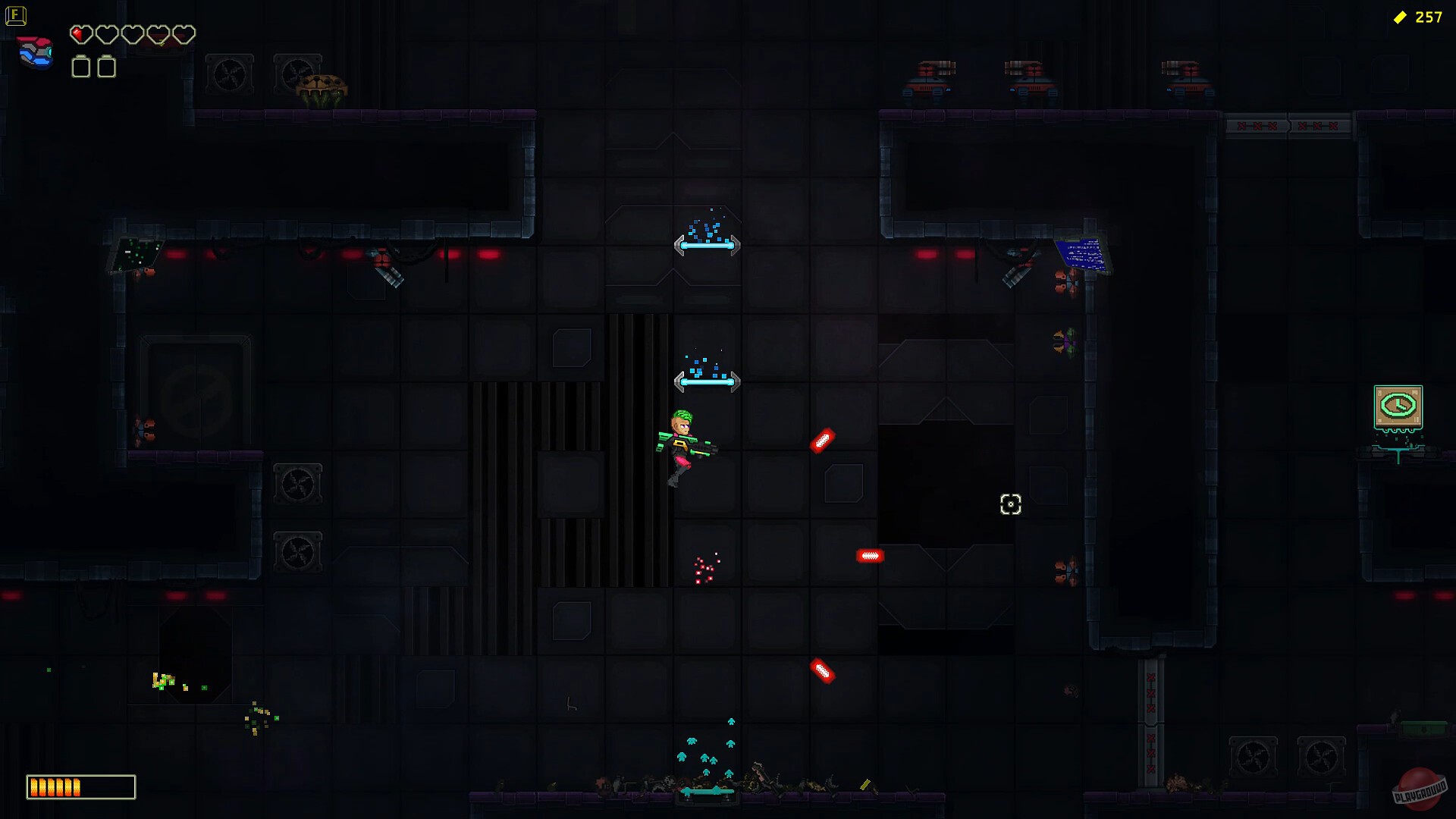Screen dimensions: 1456x819
Task: Click the first filled red heart
Action: click(x=80, y=34)
